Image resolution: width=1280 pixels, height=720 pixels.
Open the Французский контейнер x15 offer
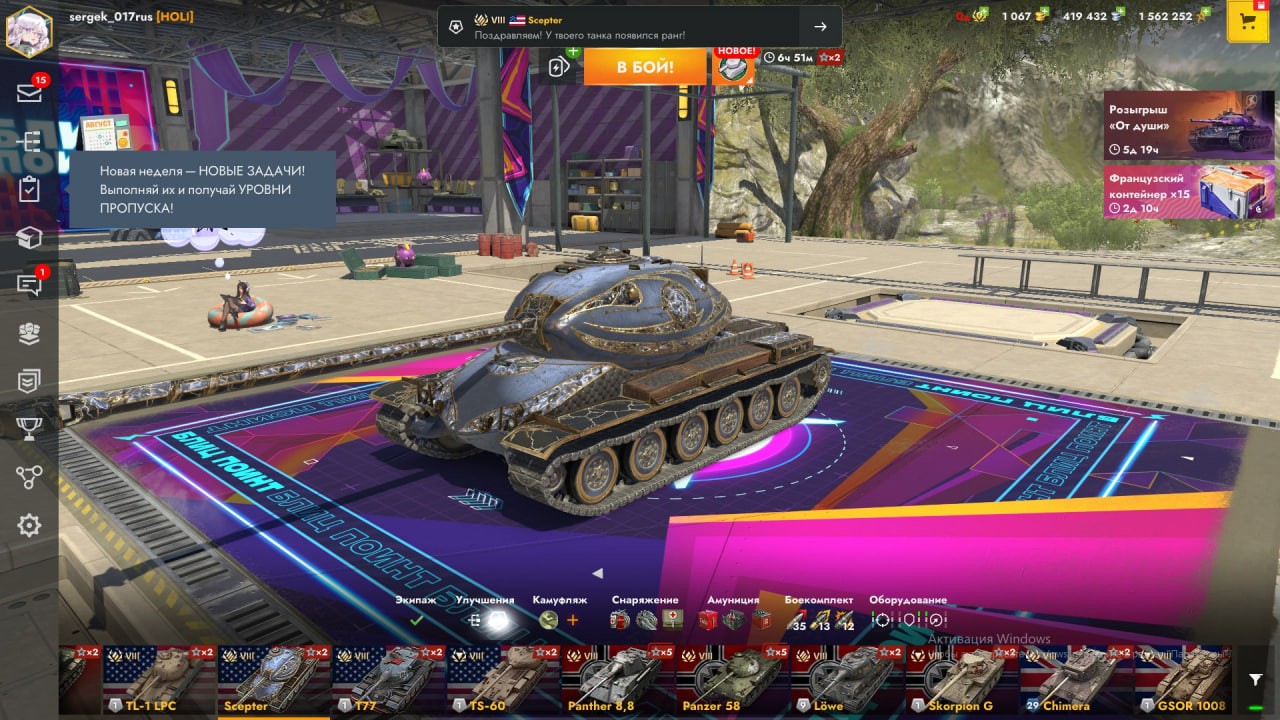click(x=1189, y=191)
